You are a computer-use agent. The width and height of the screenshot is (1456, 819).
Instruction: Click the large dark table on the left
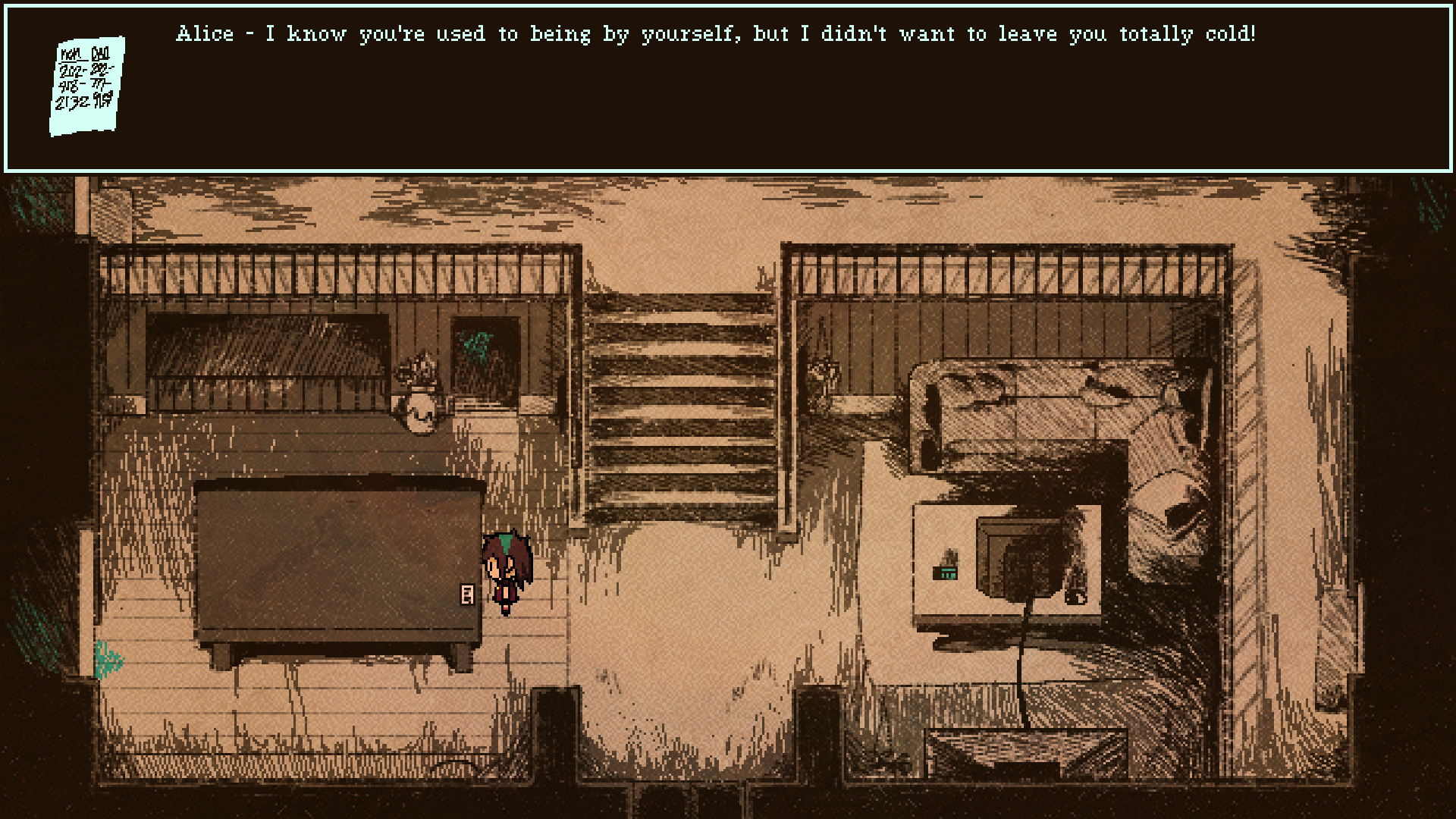(334, 561)
